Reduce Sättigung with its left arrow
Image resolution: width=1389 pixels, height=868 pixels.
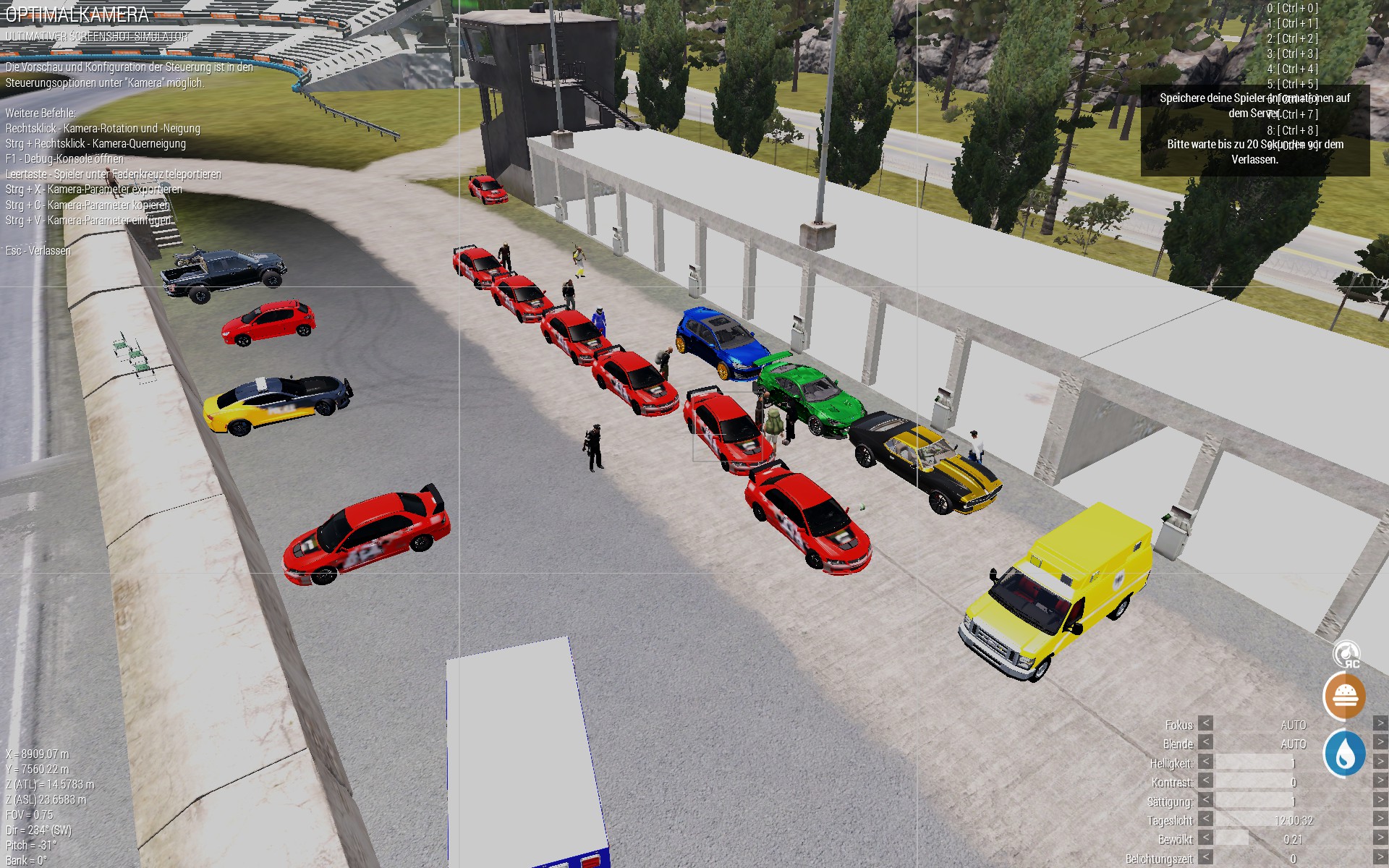1205,800
